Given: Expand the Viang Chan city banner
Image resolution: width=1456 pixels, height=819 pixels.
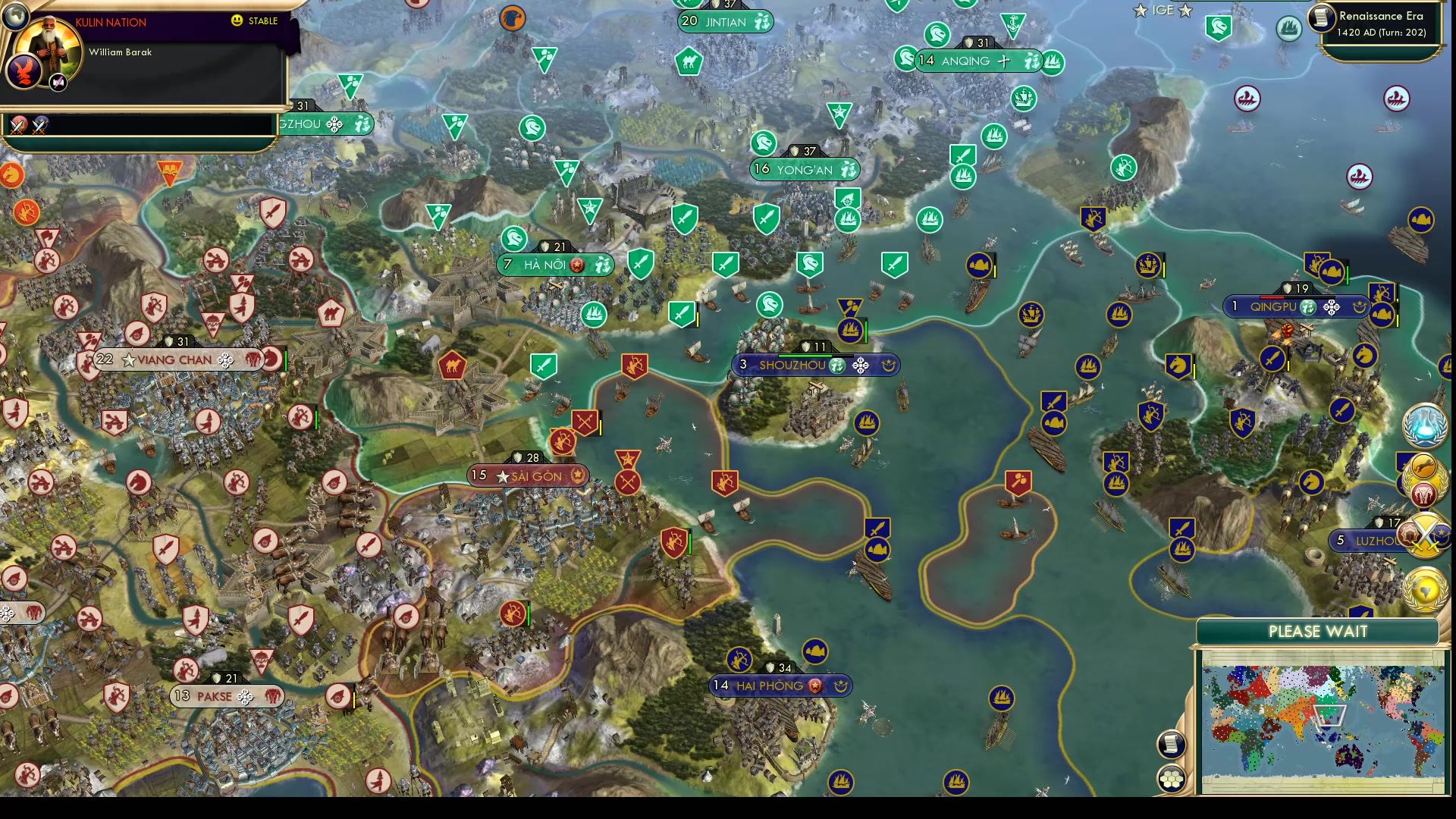Looking at the screenshot, I should tap(173, 359).
